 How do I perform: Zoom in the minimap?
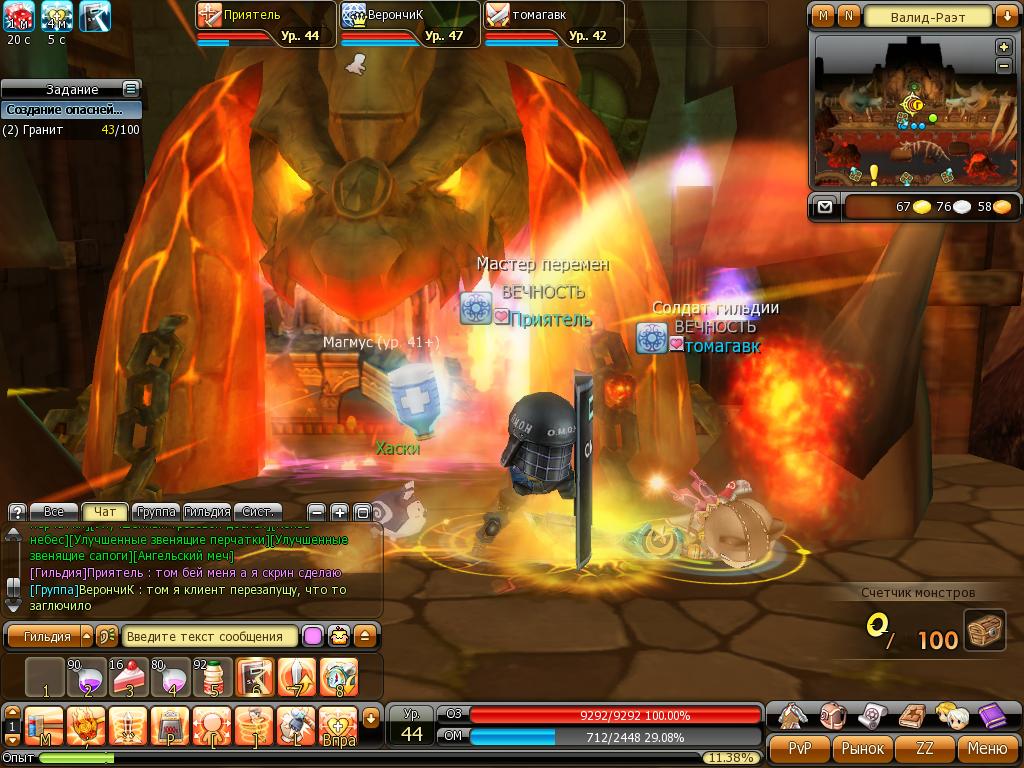point(1004,48)
